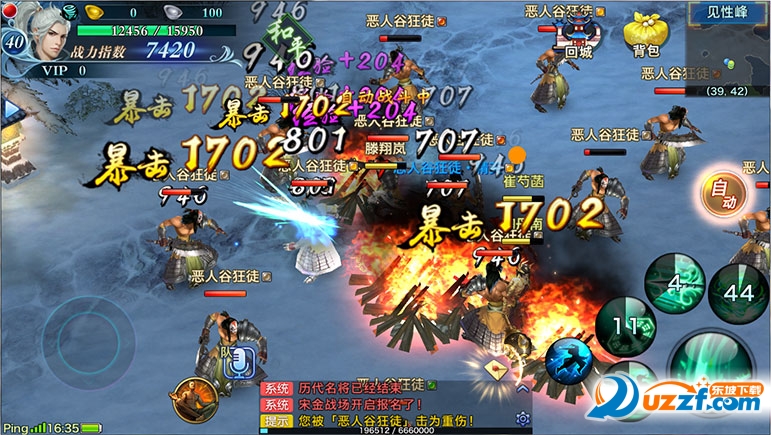Viewport: 771px width, 435px height.
Task: Tap the meditating figure round icon
Action: (x=193, y=398)
